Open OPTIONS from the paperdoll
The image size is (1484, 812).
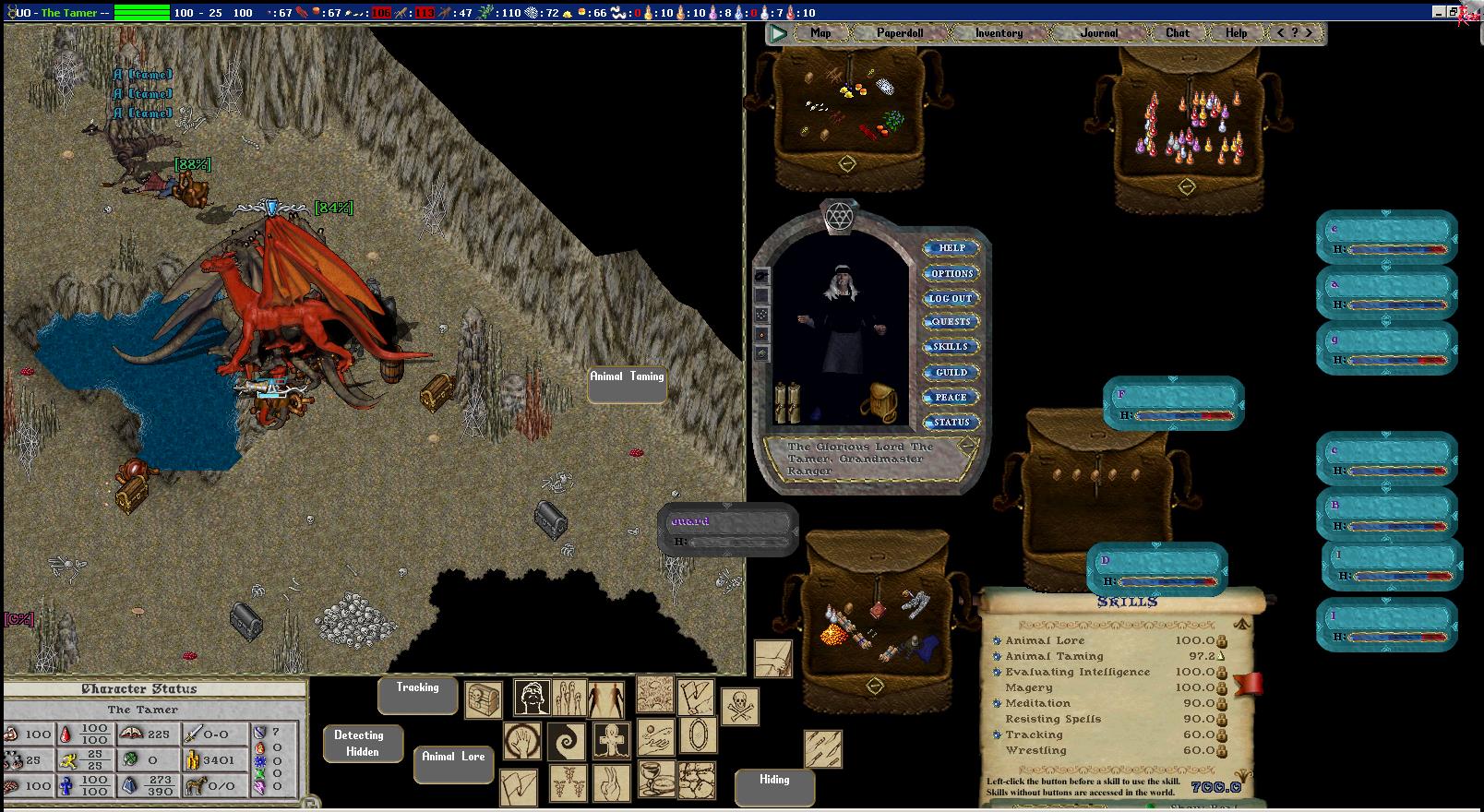tap(951, 274)
